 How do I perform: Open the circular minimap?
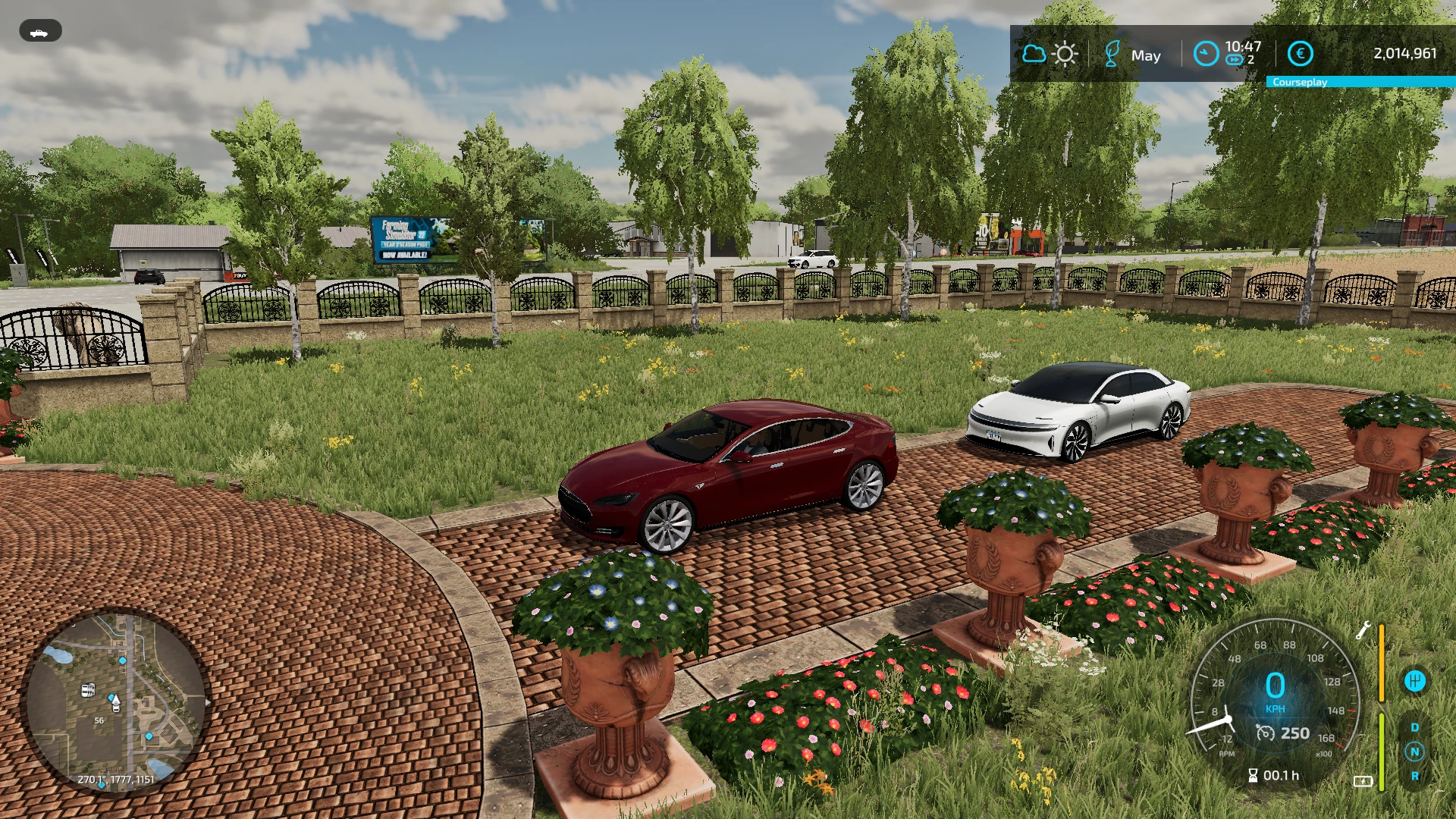click(x=115, y=701)
